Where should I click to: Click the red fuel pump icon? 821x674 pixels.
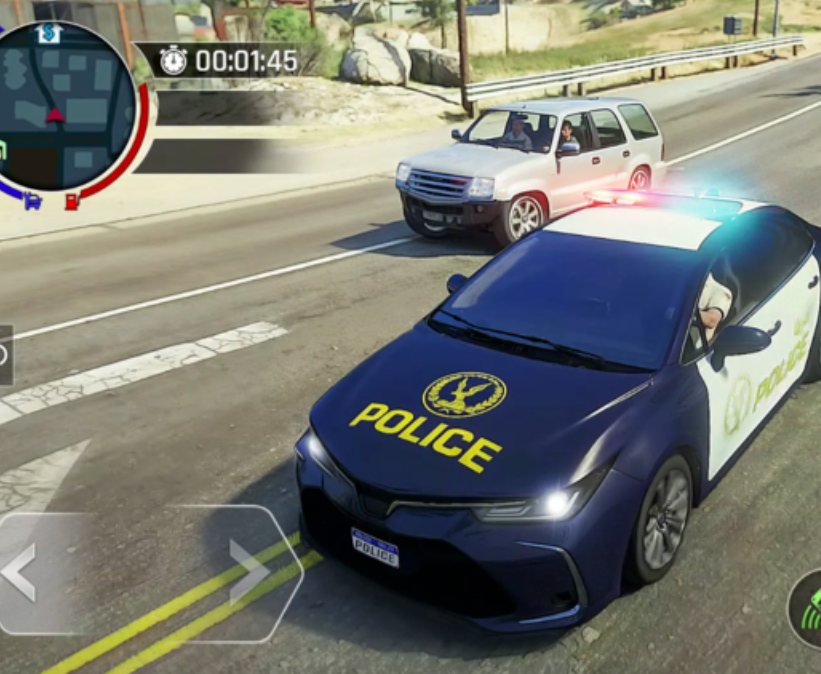pyautogui.click(x=72, y=201)
